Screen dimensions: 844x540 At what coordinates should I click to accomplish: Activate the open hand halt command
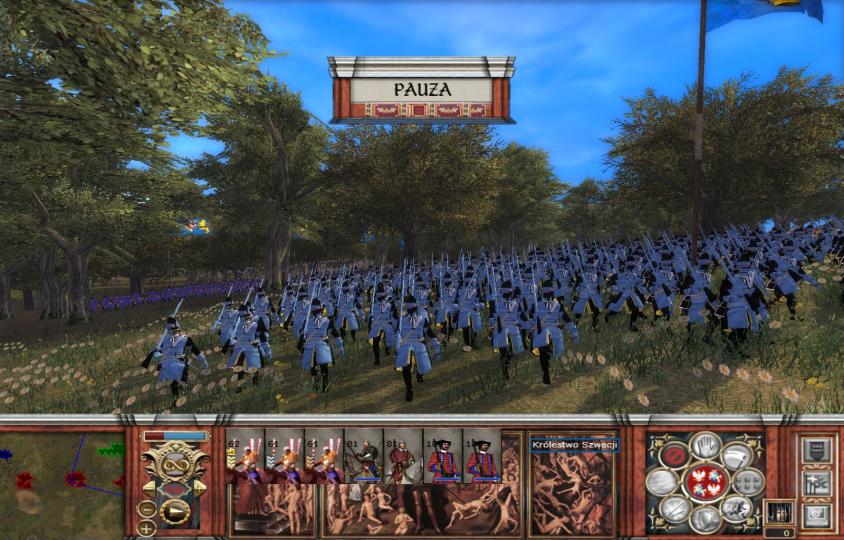[x=705, y=444]
